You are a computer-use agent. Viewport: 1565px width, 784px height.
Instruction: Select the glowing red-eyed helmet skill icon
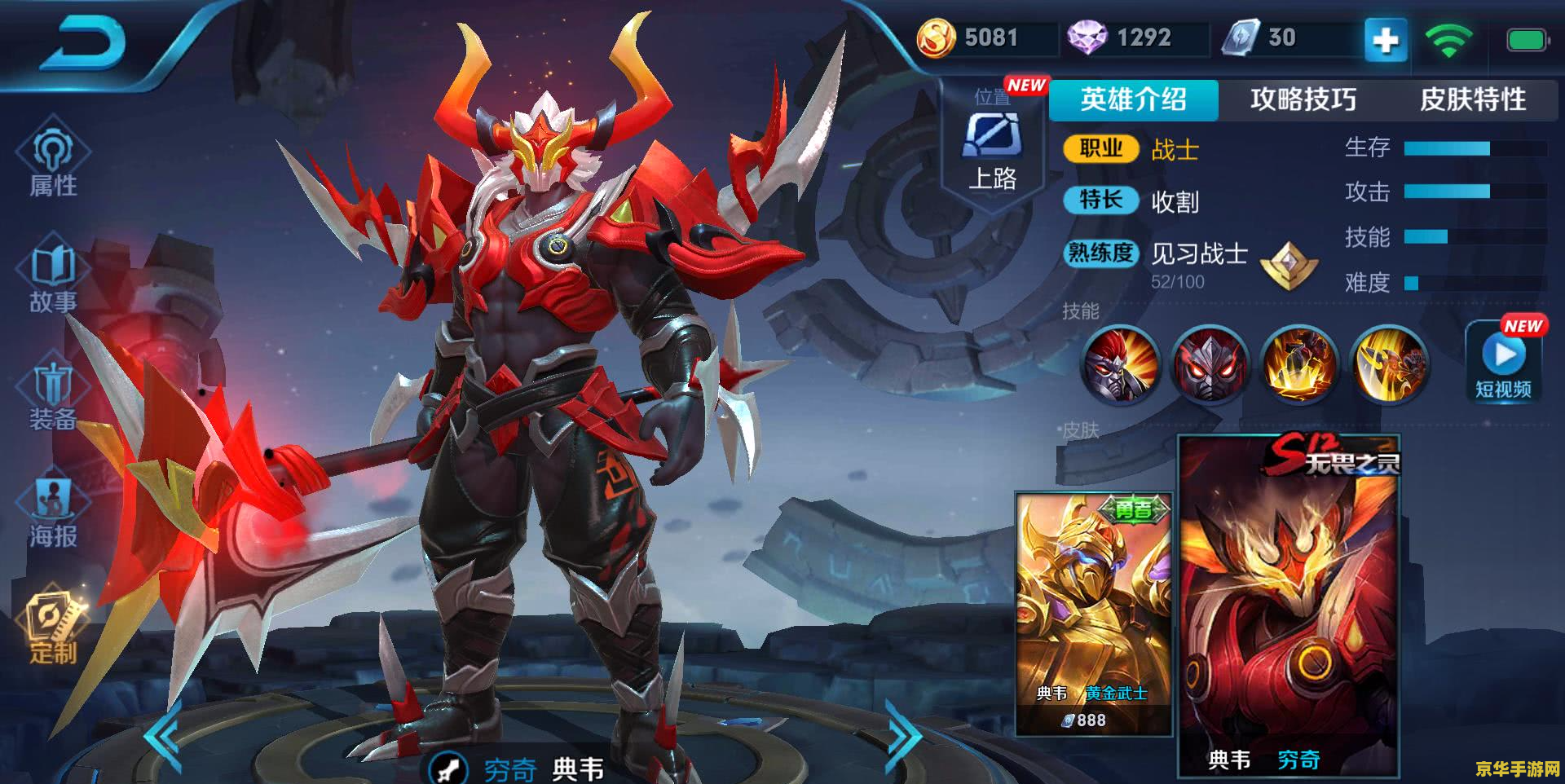tap(1210, 364)
